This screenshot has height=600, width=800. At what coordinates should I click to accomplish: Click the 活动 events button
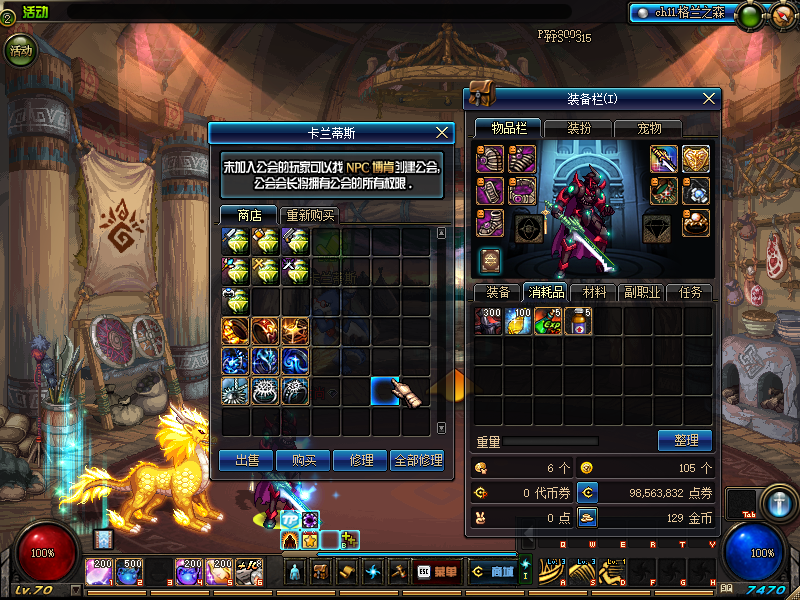[x=20, y=48]
